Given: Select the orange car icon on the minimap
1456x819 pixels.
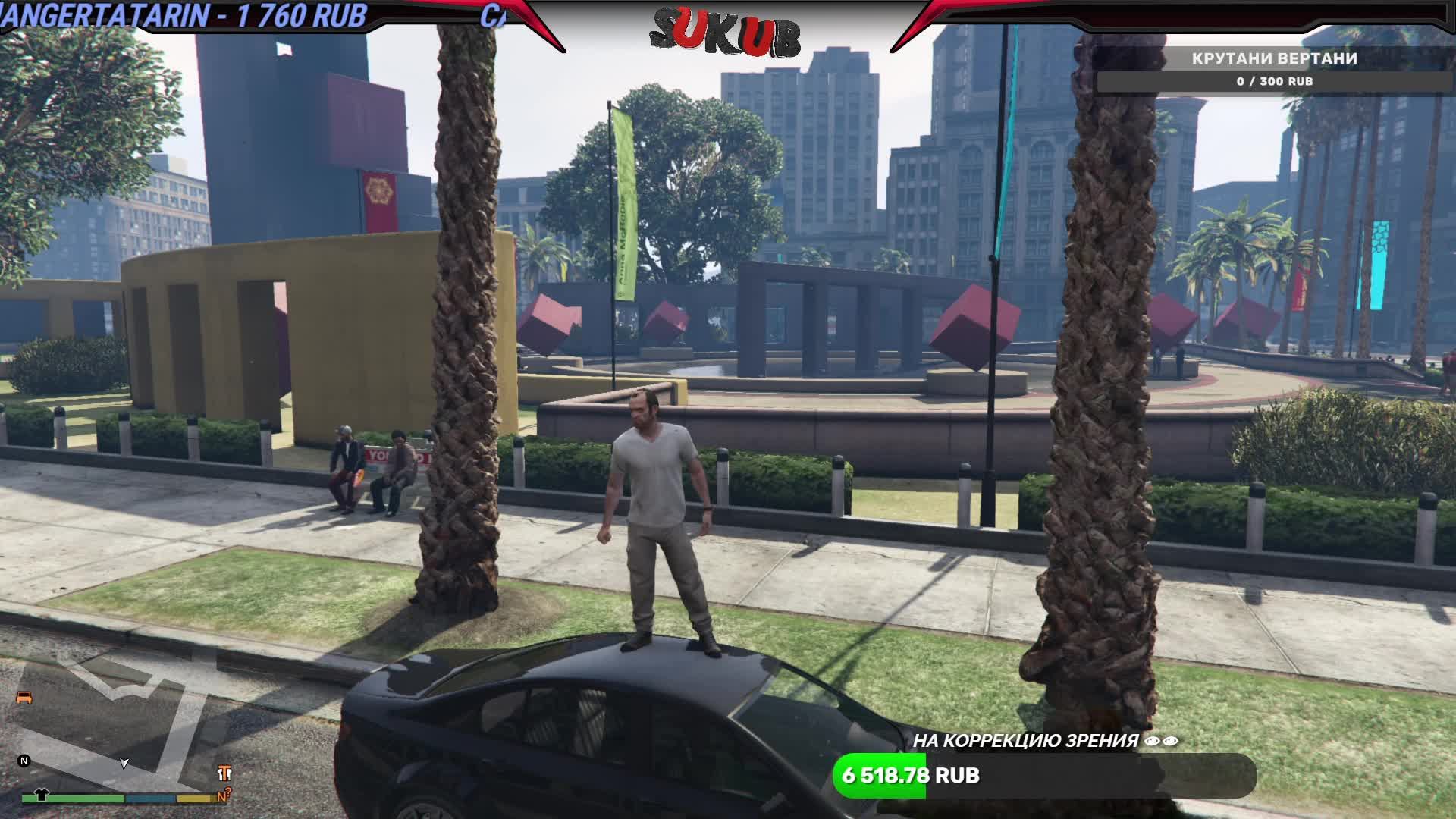Looking at the screenshot, I should point(24,698).
